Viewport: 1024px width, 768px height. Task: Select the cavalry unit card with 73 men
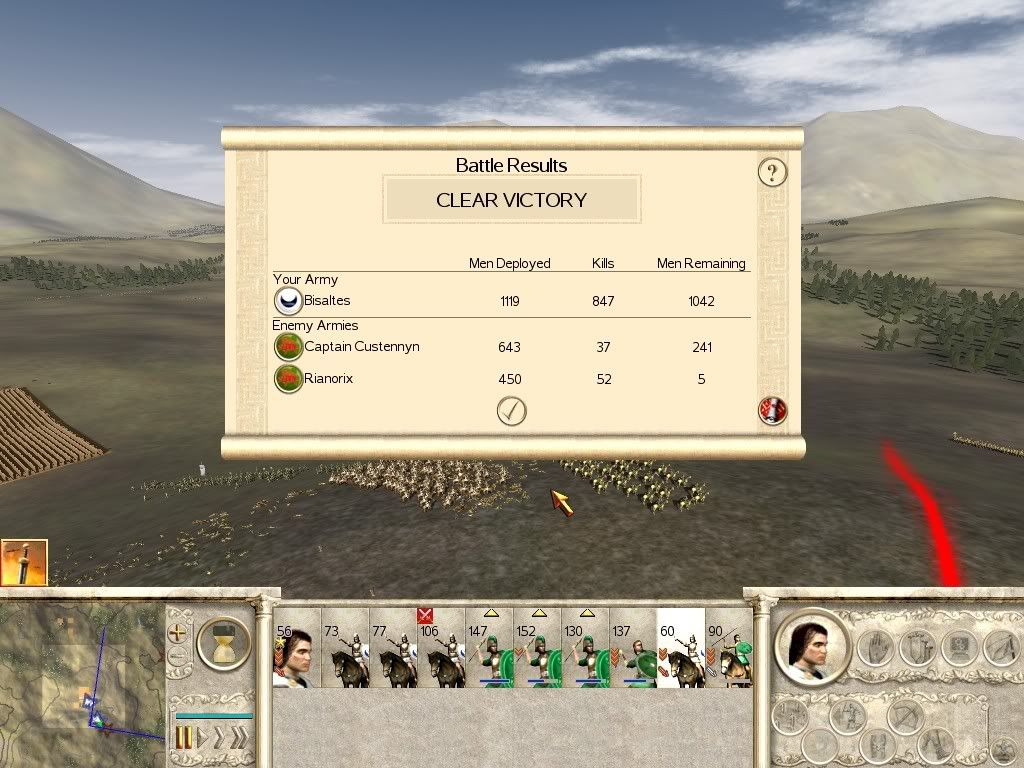click(x=345, y=649)
